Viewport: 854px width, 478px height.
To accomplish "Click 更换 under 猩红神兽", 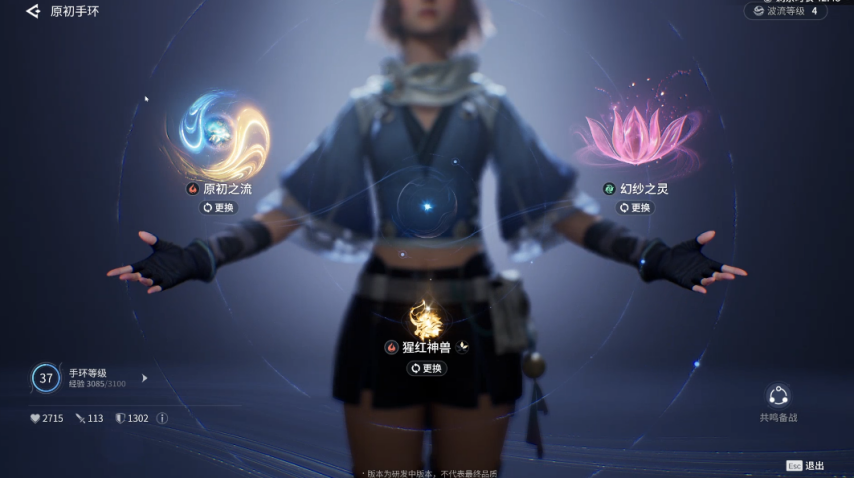I will coord(427,368).
